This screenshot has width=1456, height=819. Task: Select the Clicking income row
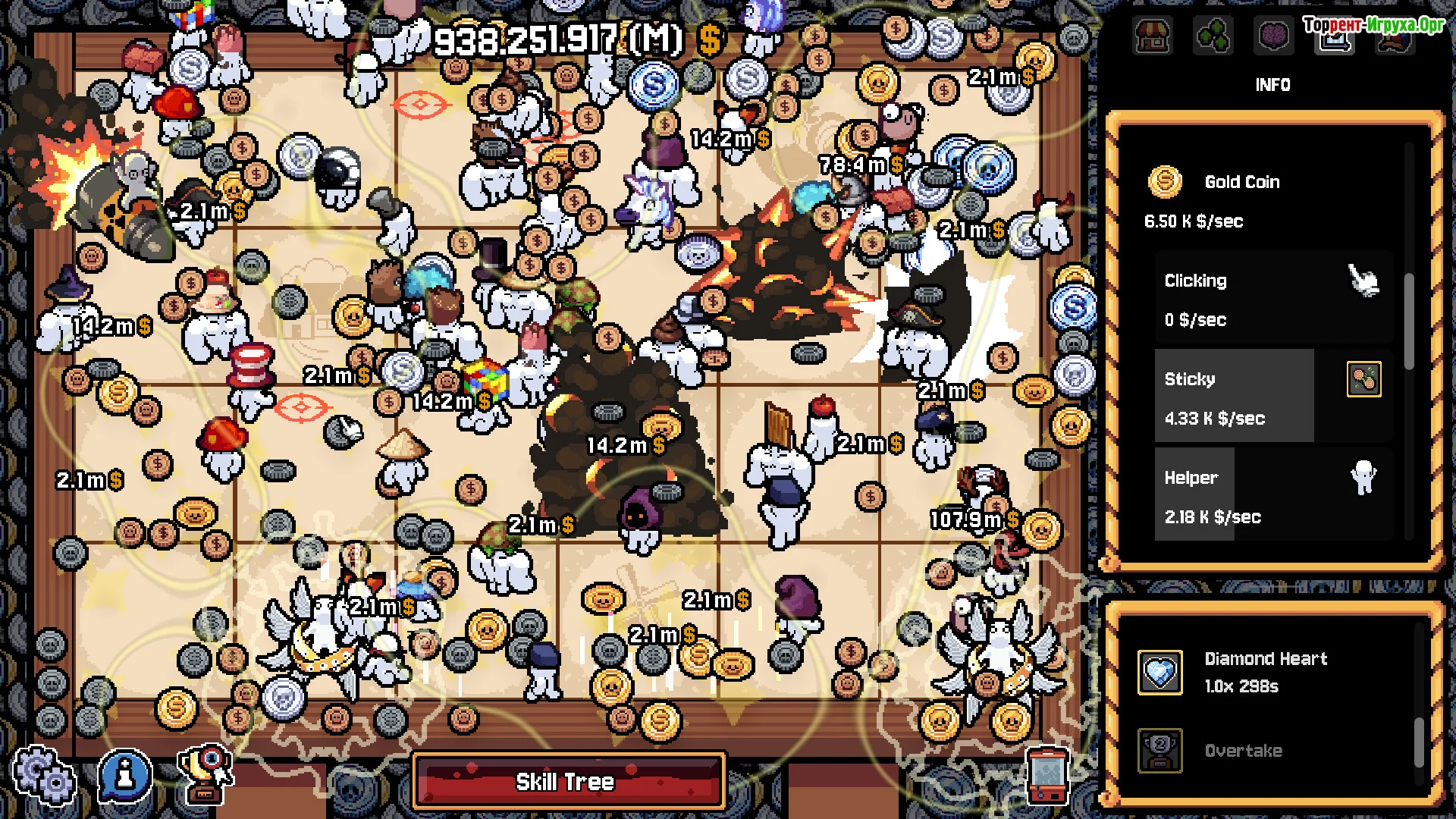tap(1274, 300)
